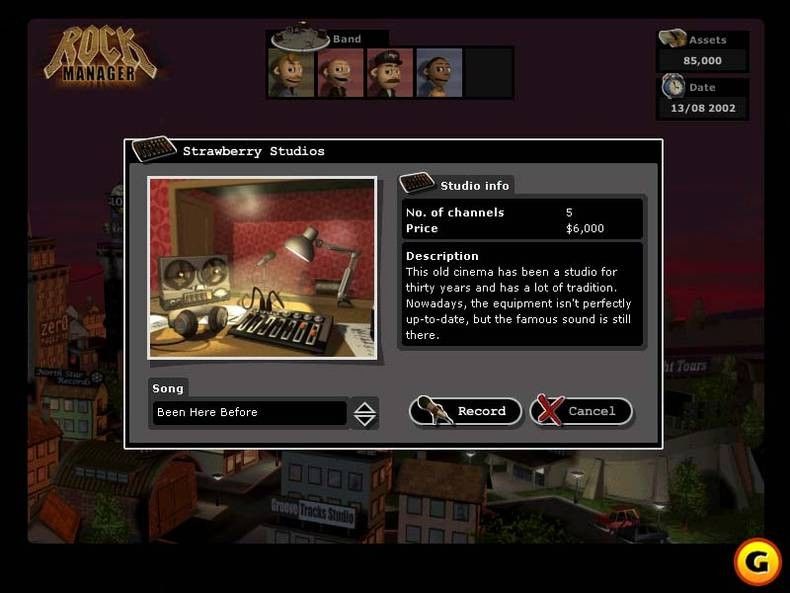Cancel the studio recording dialog
Viewport: 790px width, 593px height.
point(581,411)
